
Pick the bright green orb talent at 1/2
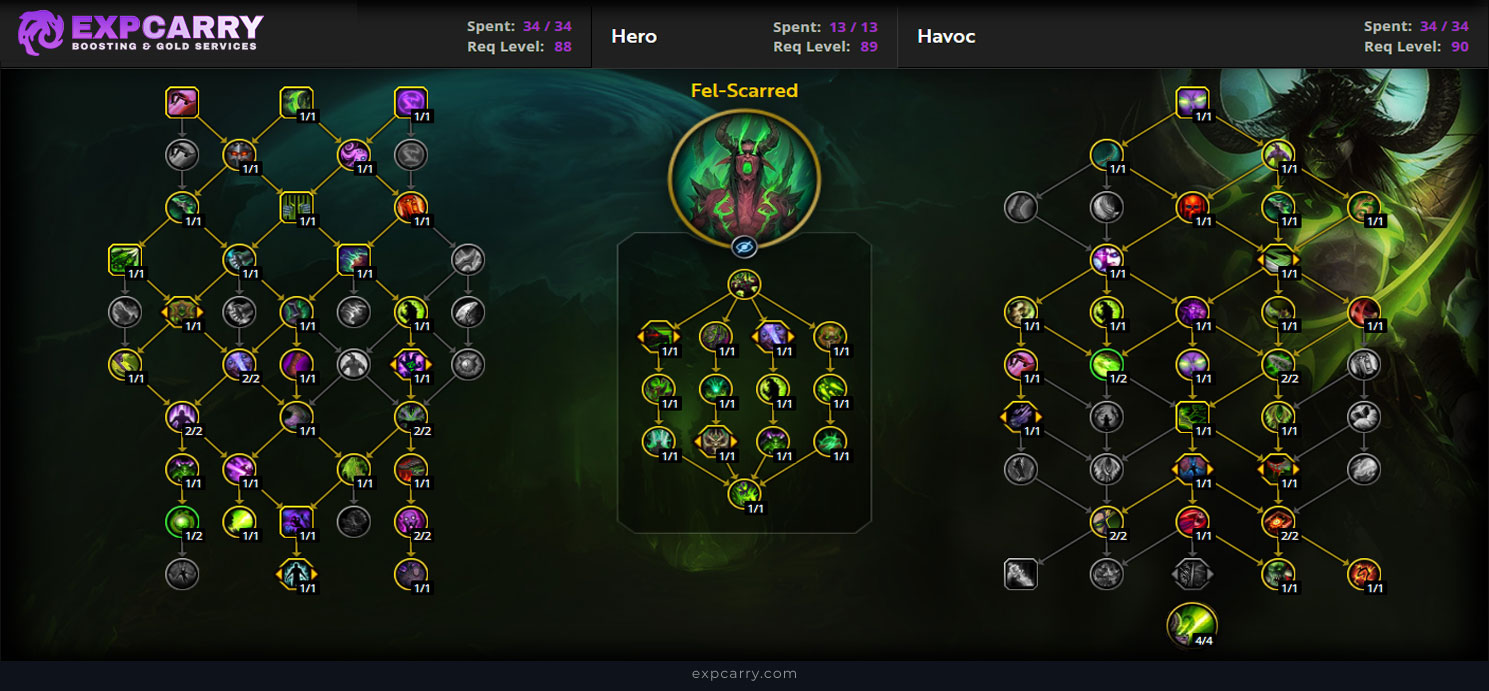tap(182, 521)
